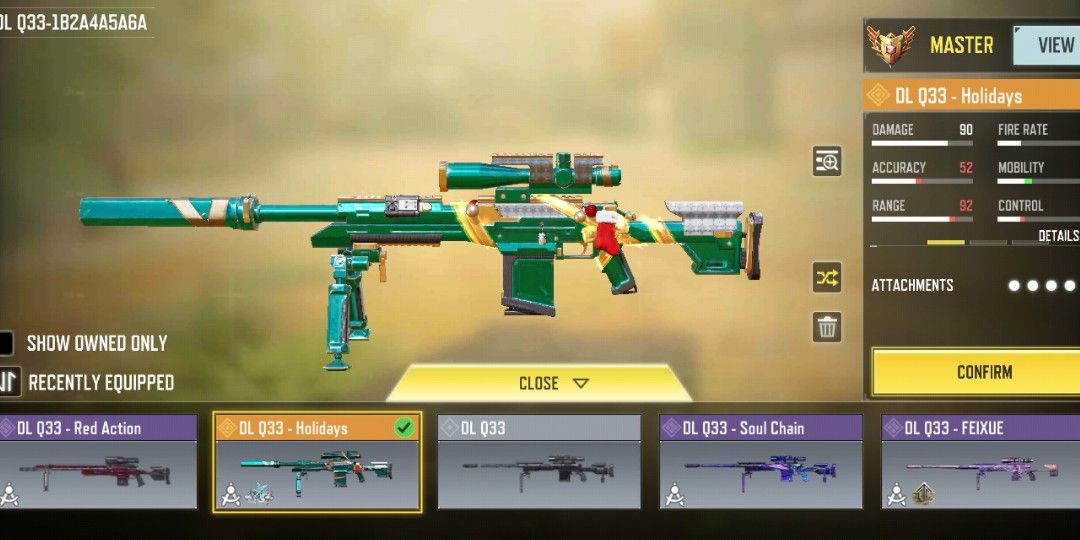This screenshot has width=1080, height=540.
Task: Choose the DL Q33 - Holidays skin card
Action: 317,461
